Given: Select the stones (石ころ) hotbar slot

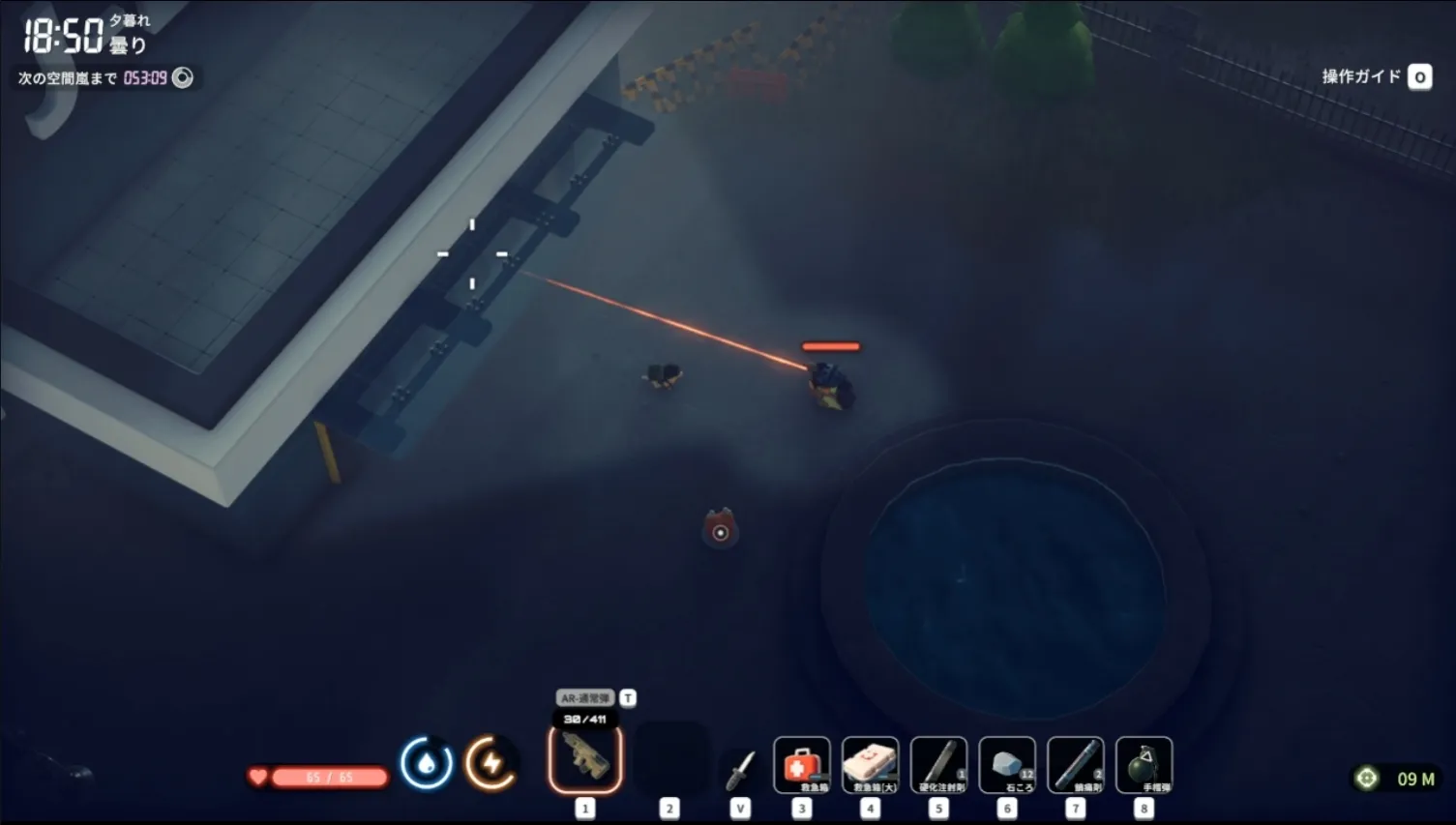Looking at the screenshot, I should coord(1007,765).
